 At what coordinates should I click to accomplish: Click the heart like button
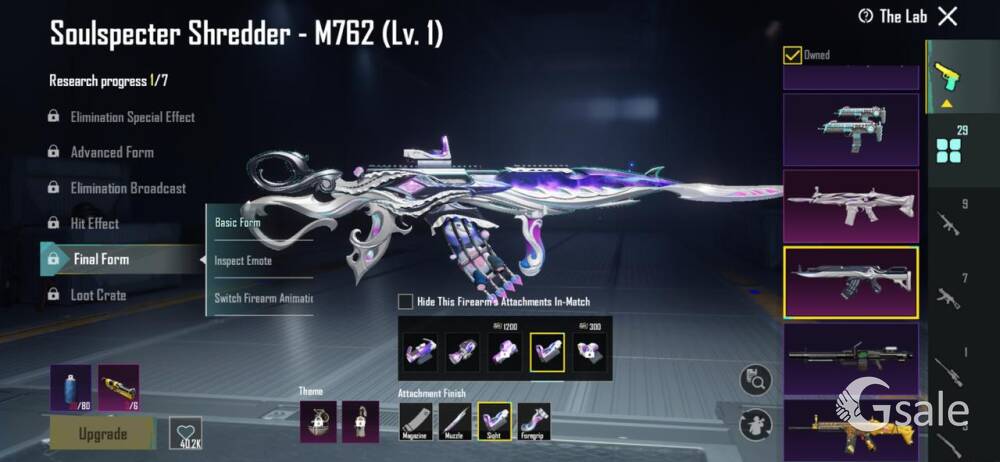click(x=185, y=431)
